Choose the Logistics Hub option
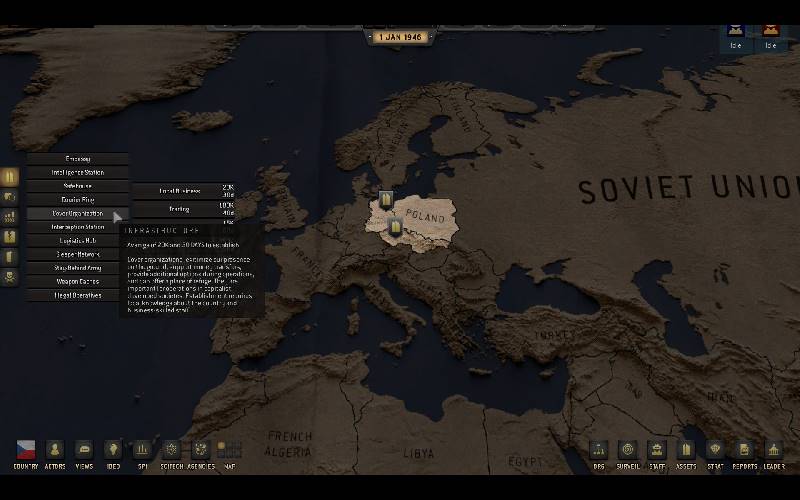Screen dimensions: 800x500 coord(78,240)
